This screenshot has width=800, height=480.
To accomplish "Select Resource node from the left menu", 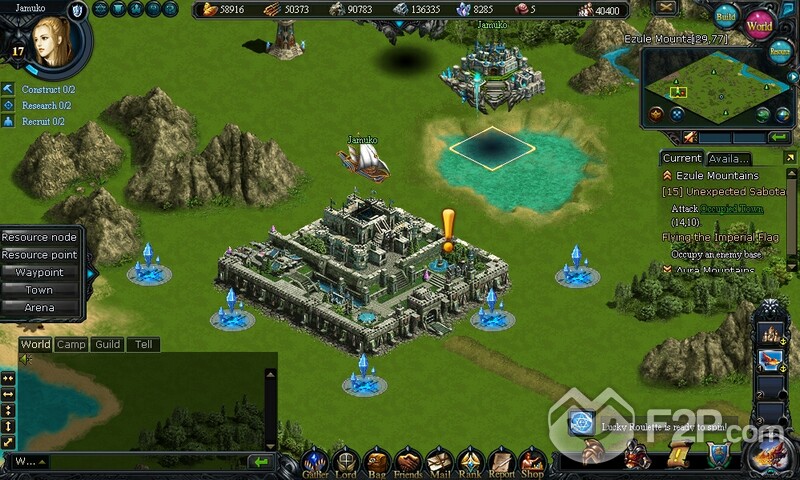I will click(x=40, y=238).
